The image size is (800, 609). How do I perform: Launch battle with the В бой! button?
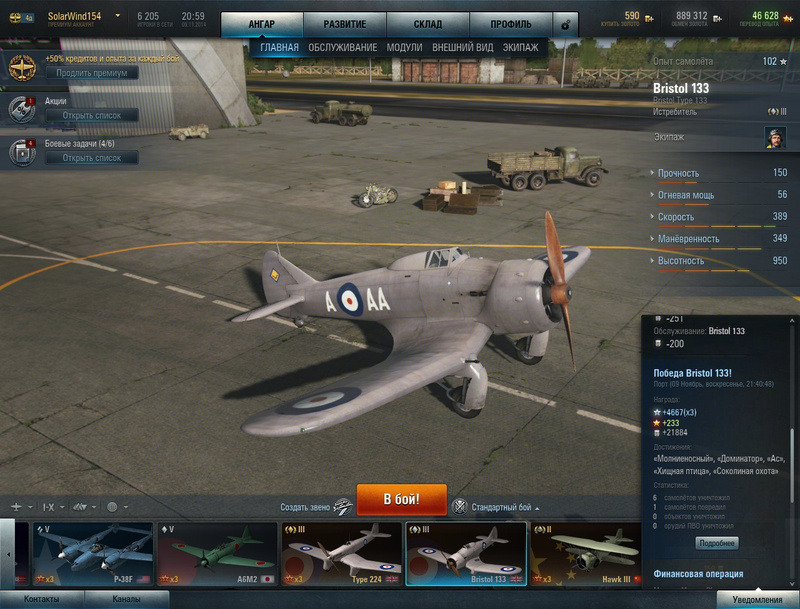pyautogui.click(x=400, y=497)
